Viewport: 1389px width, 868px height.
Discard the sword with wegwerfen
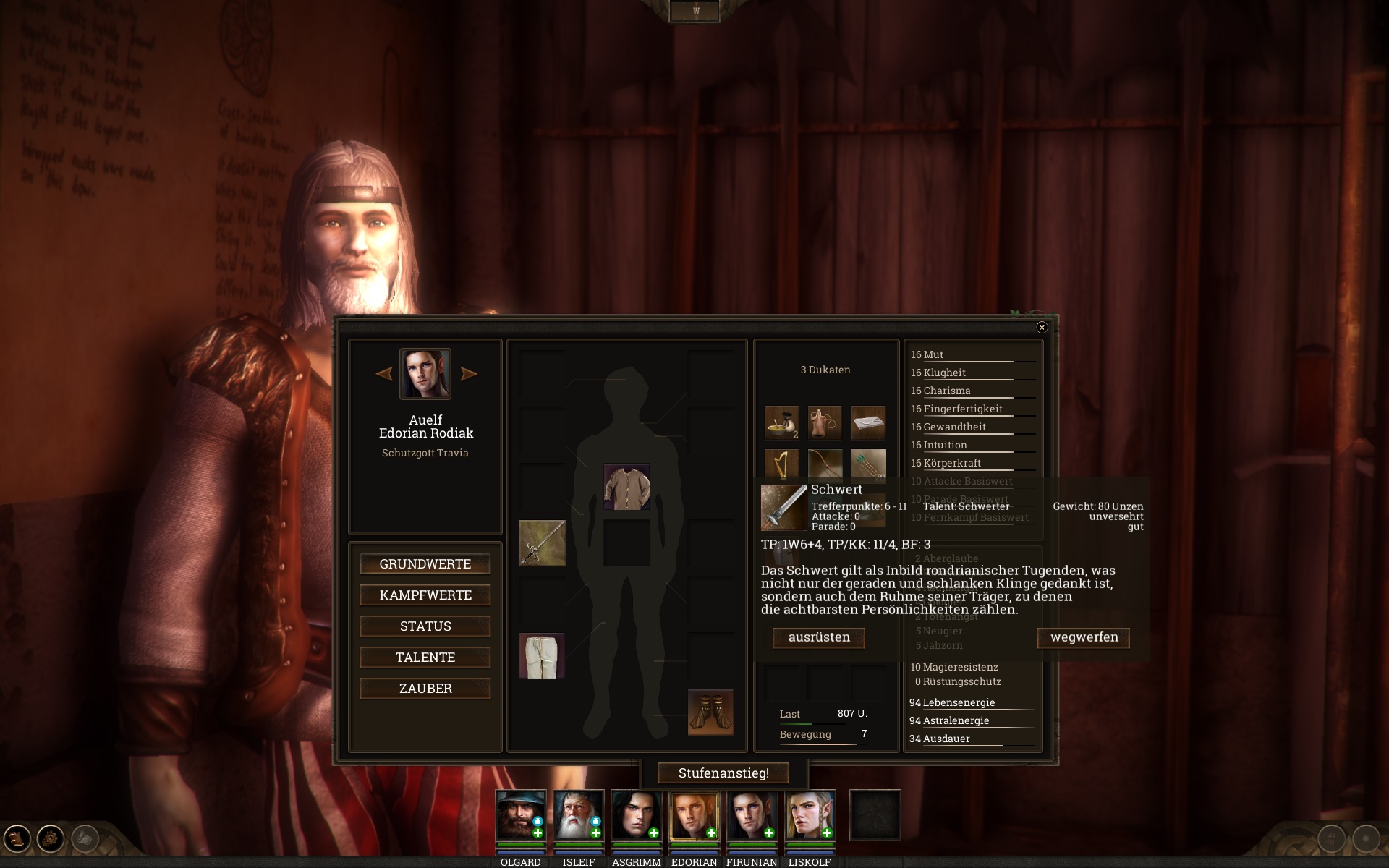[1084, 637]
